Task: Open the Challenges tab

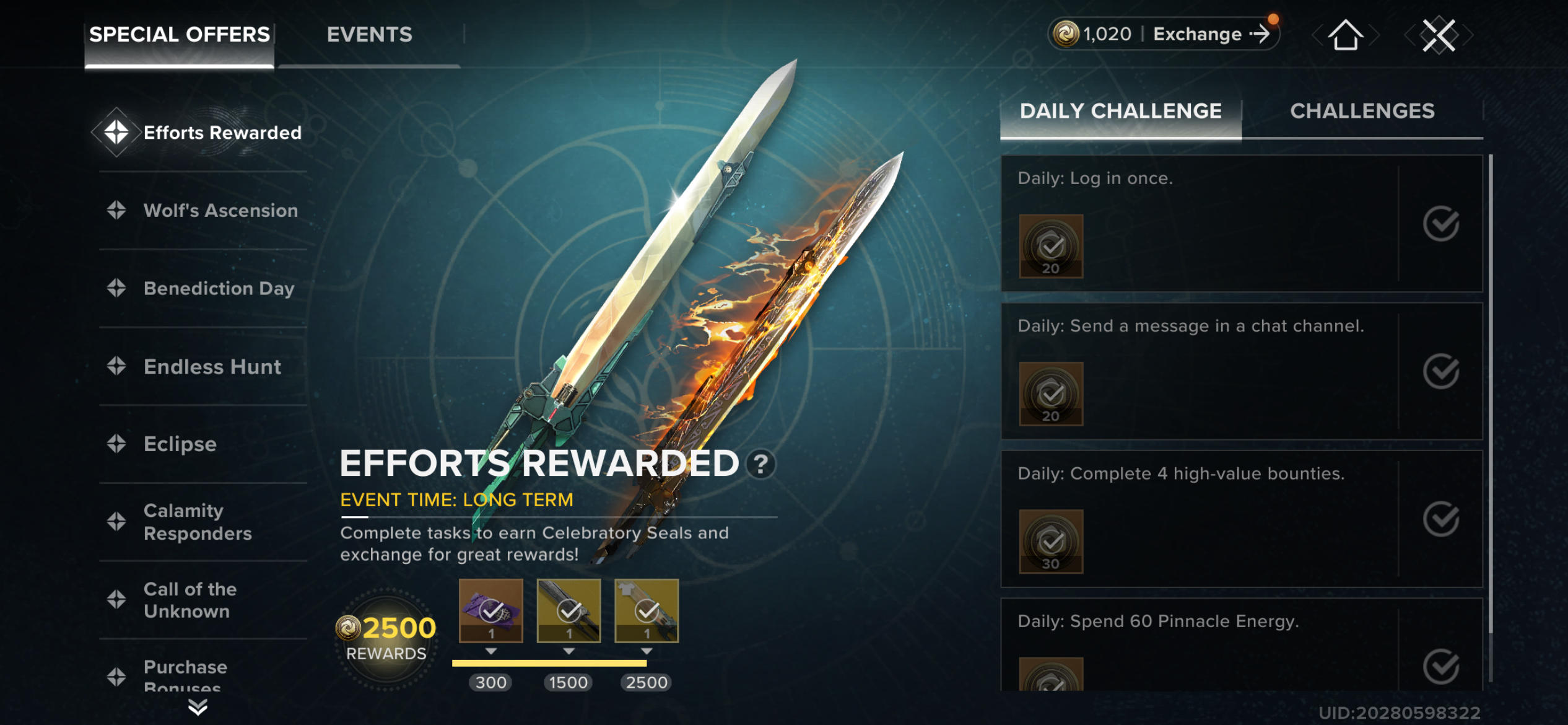Action: [x=1362, y=112]
